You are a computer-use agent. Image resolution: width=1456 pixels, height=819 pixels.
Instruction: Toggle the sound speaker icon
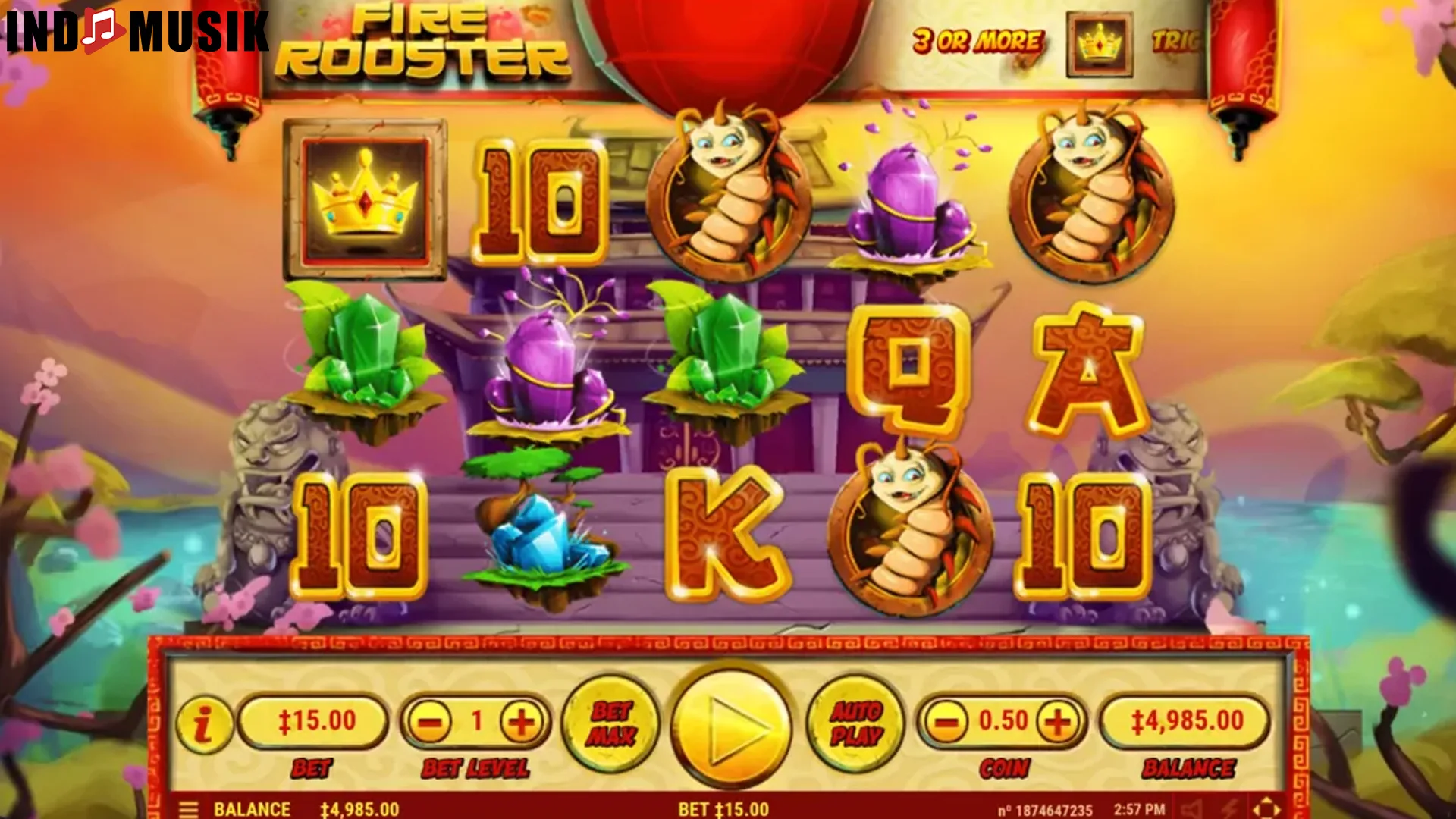tap(1190, 809)
